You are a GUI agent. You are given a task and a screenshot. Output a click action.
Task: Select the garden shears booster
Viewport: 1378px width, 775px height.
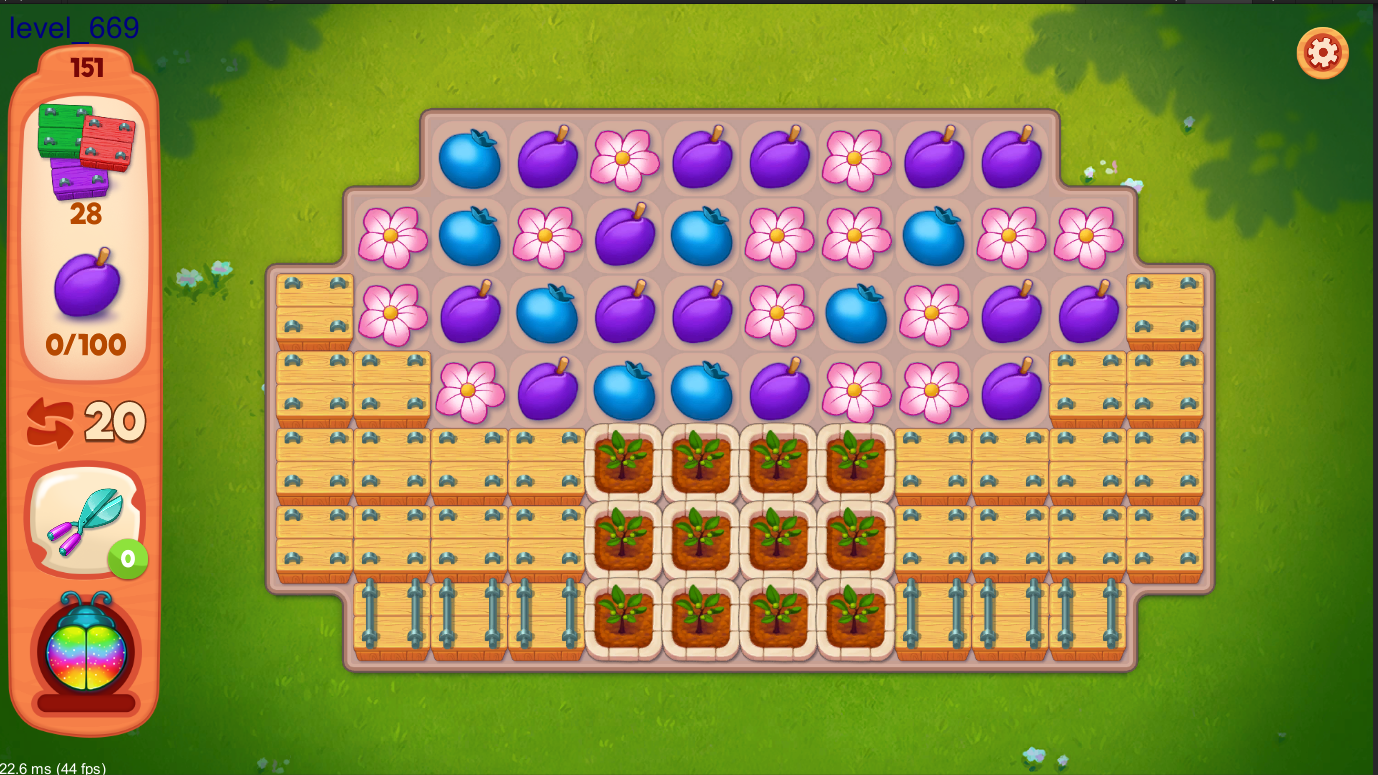click(84, 518)
